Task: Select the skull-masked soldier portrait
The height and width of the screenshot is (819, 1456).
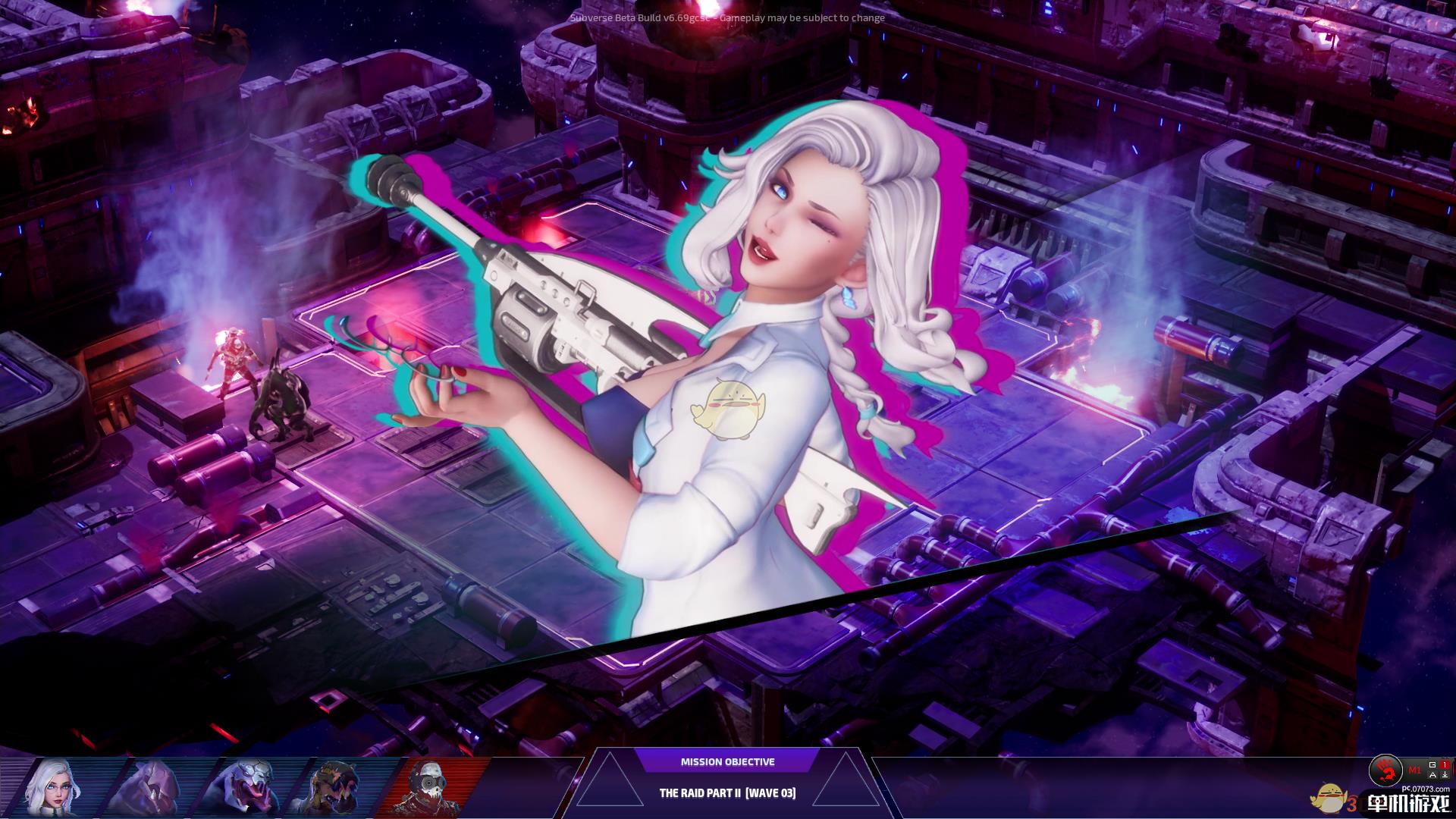Action: [x=428, y=789]
